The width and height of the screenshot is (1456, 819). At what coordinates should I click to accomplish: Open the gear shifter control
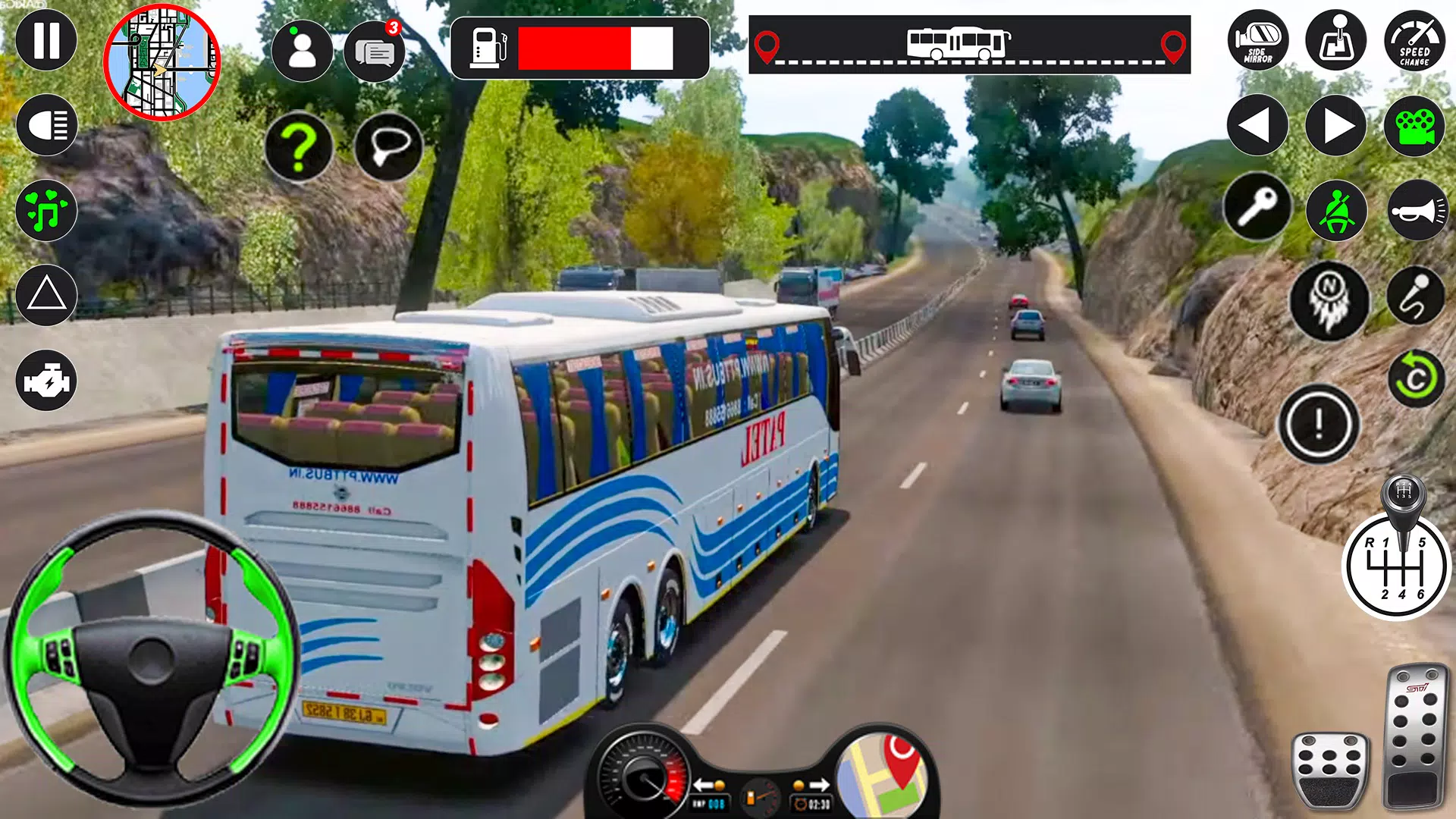1396,565
